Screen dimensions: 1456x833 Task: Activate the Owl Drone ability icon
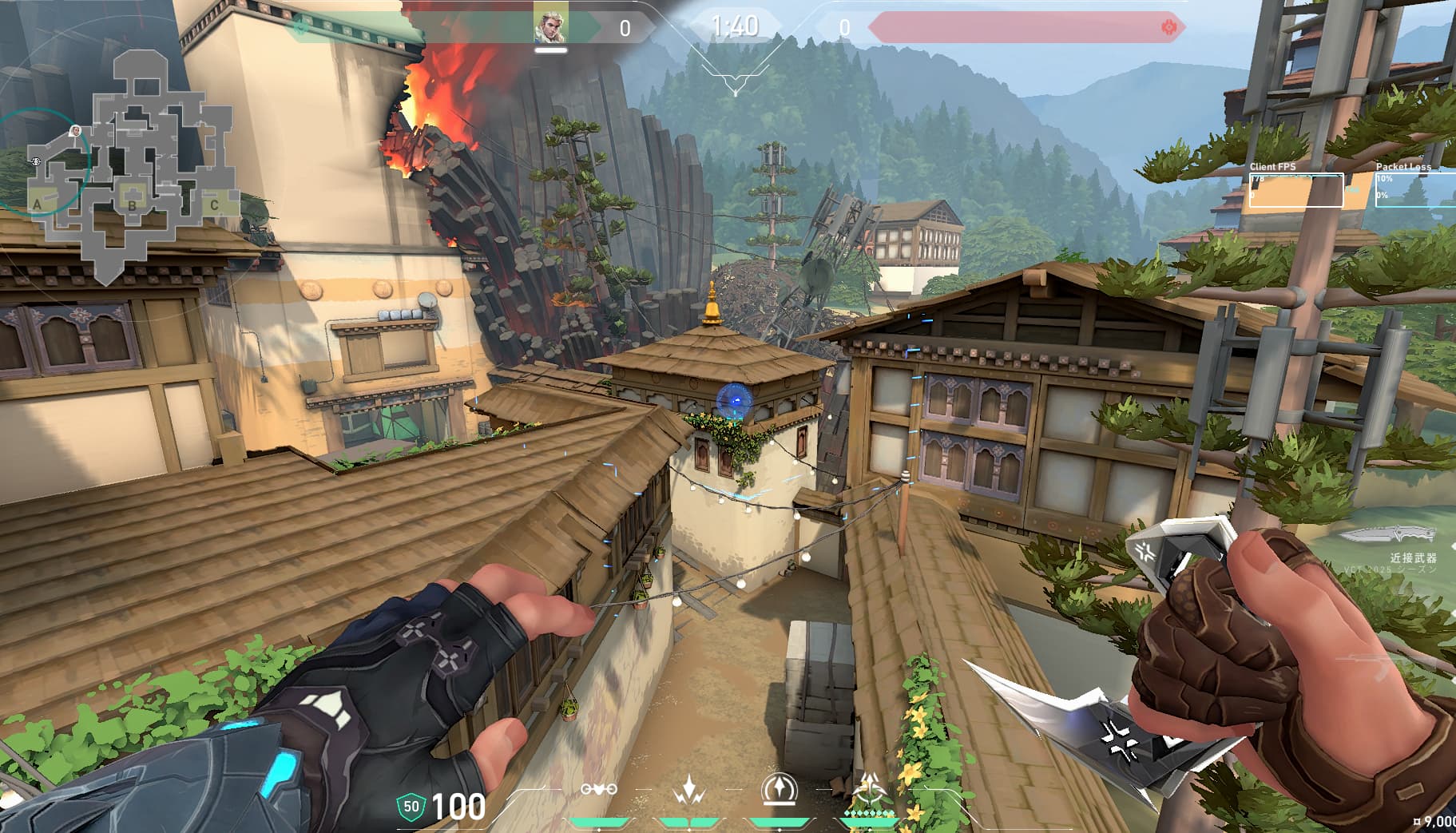point(599,790)
